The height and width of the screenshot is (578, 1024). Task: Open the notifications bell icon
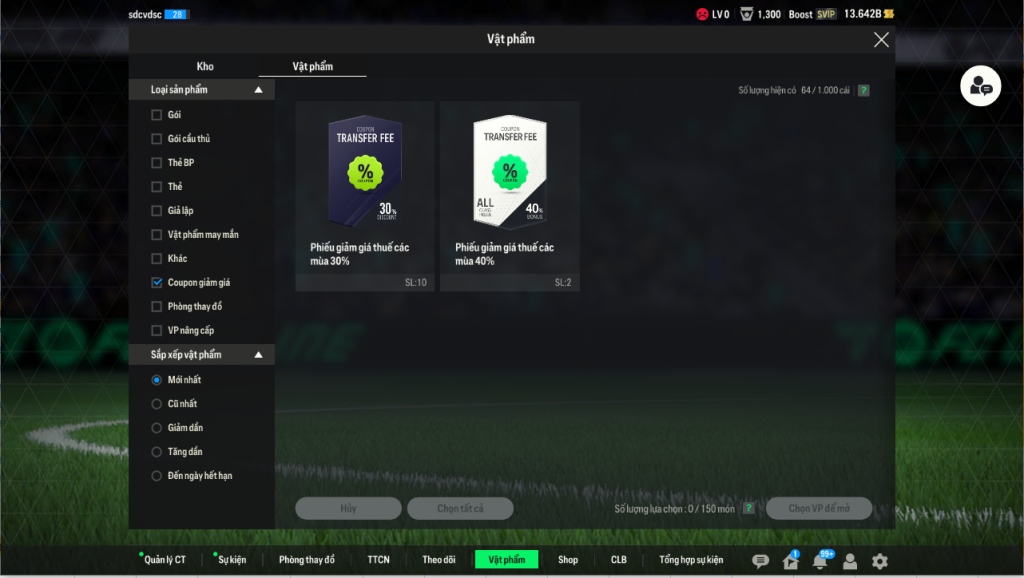(x=820, y=562)
